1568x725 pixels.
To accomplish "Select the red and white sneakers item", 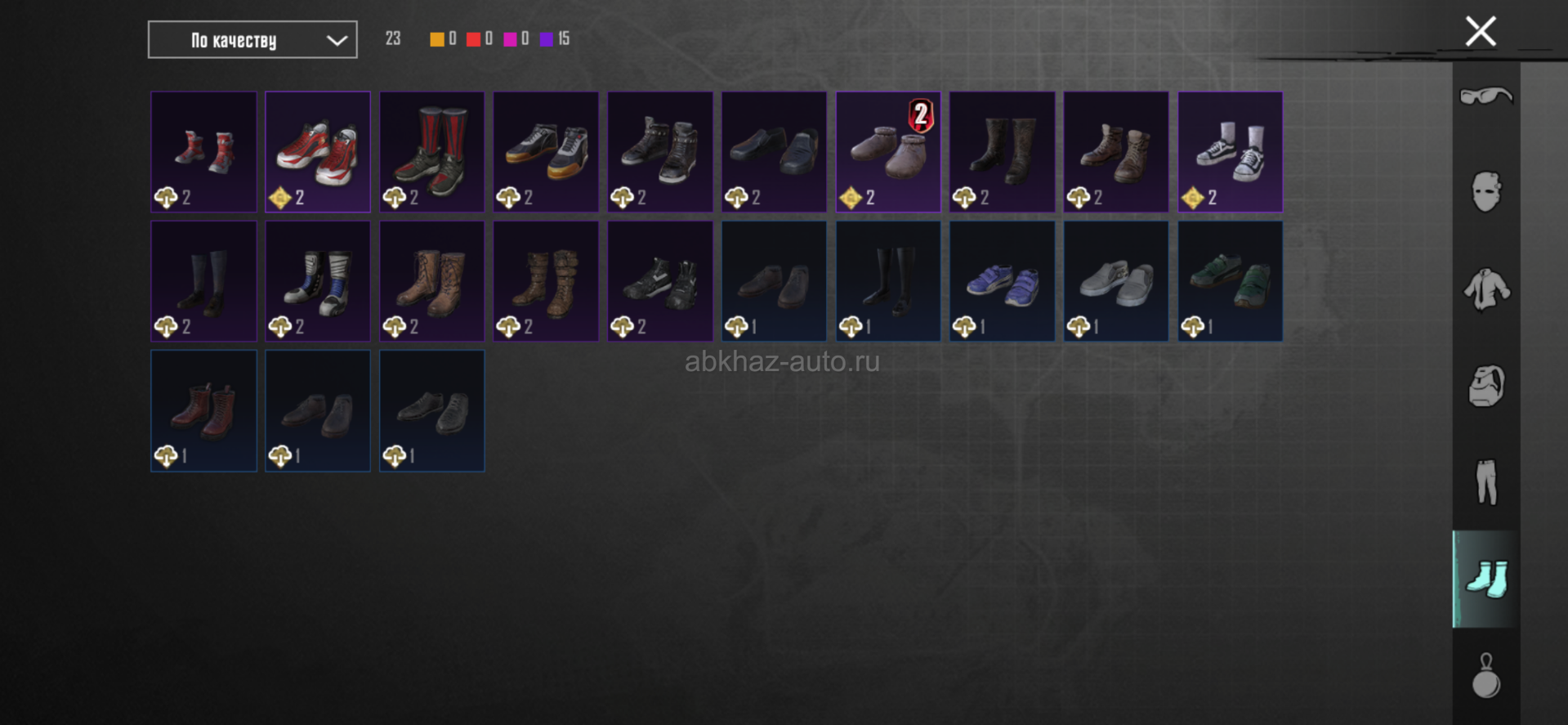I will (318, 152).
